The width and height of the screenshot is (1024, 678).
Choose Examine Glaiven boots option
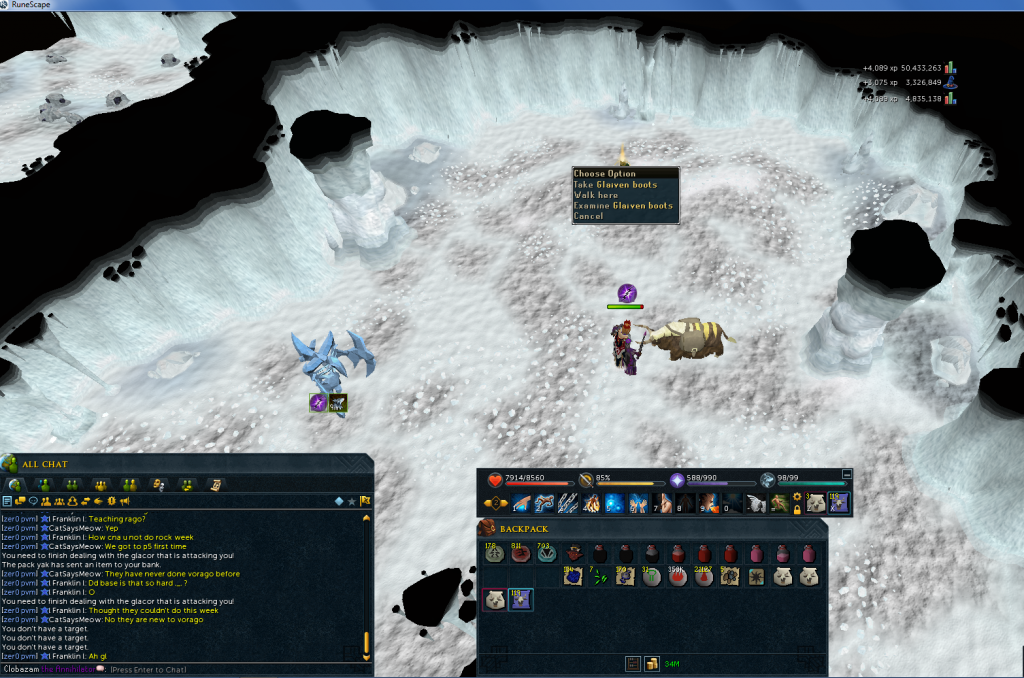623,205
